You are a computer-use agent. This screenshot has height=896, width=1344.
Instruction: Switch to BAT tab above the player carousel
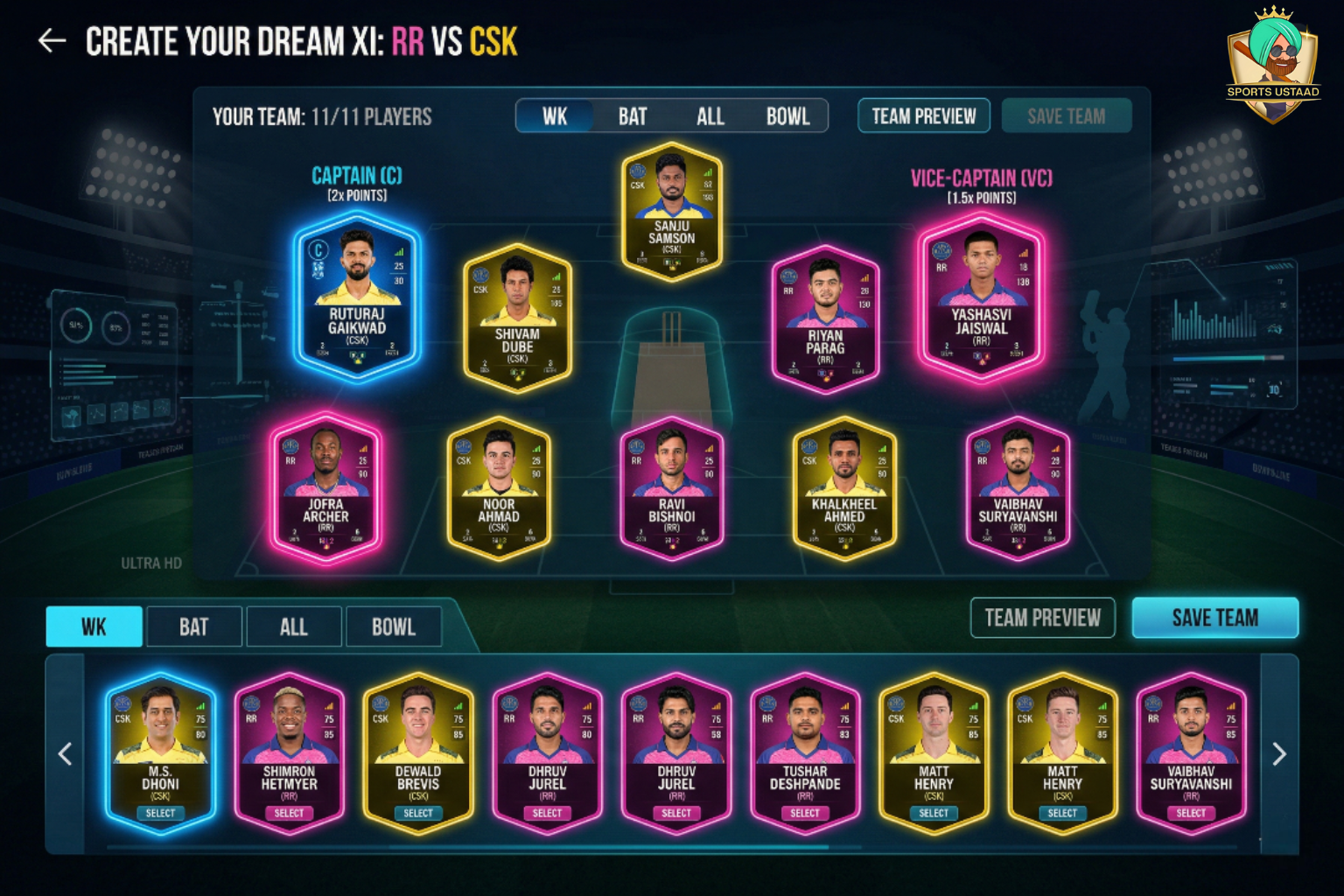(194, 626)
